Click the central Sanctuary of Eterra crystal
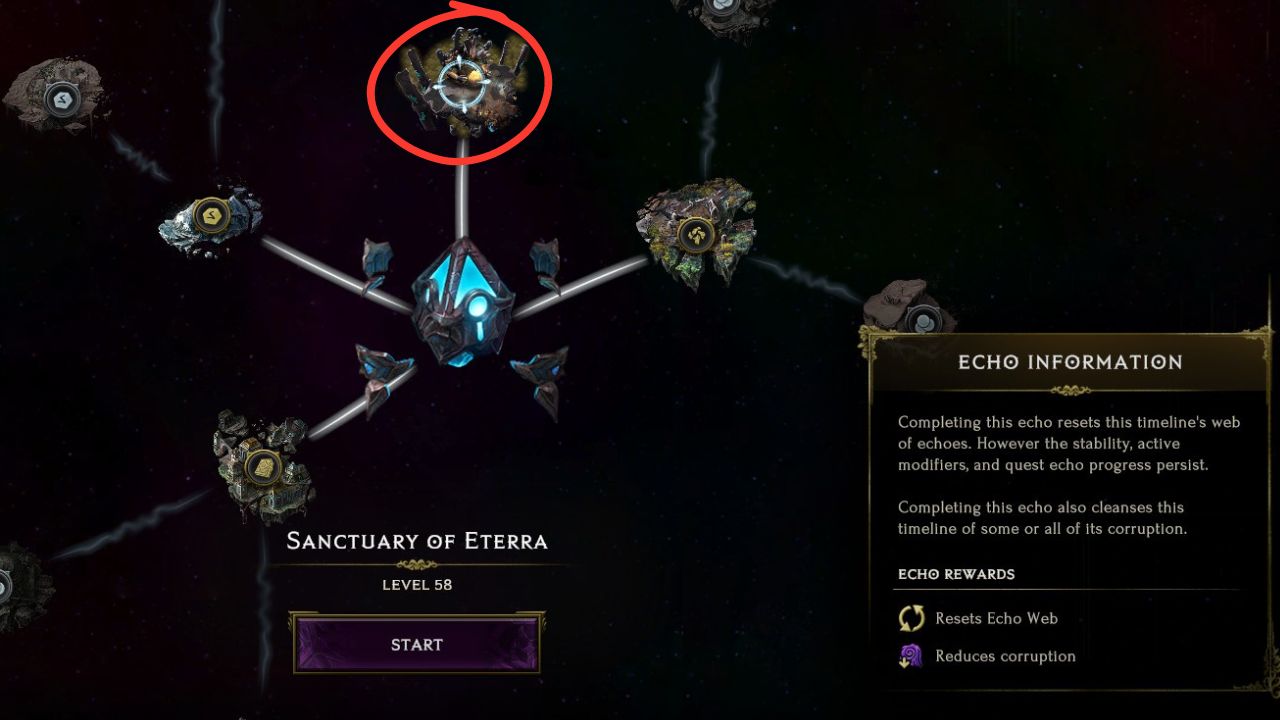Image resolution: width=1280 pixels, height=720 pixels. [x=462, y=300]
